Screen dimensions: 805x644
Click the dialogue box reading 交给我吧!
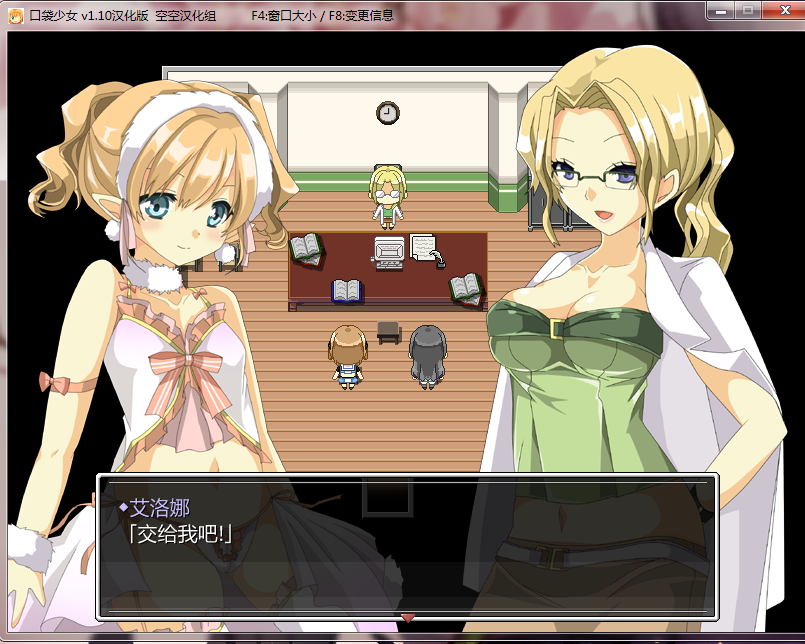[x=407, y=545]
